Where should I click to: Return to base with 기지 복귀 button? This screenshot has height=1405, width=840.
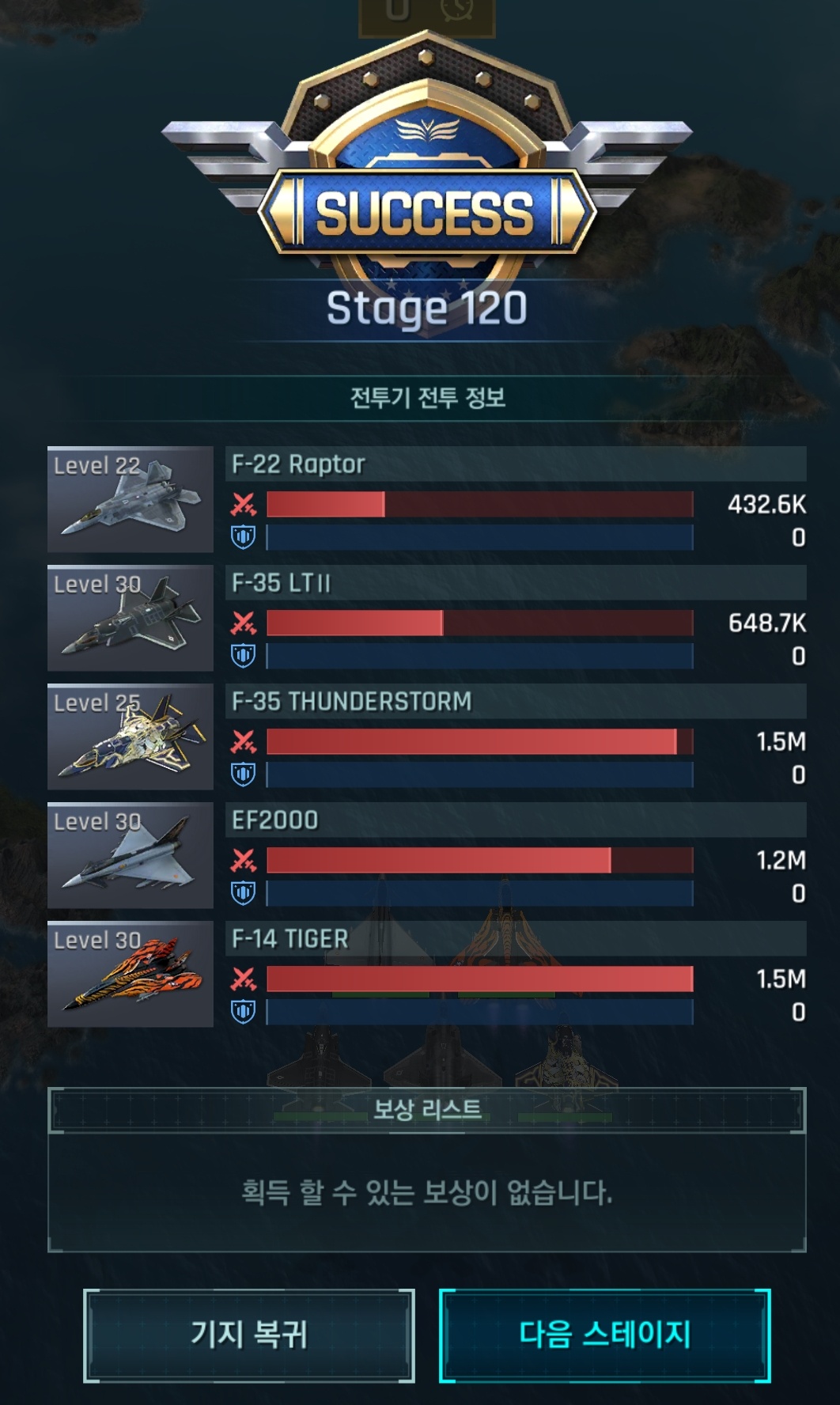[248, 1335]
